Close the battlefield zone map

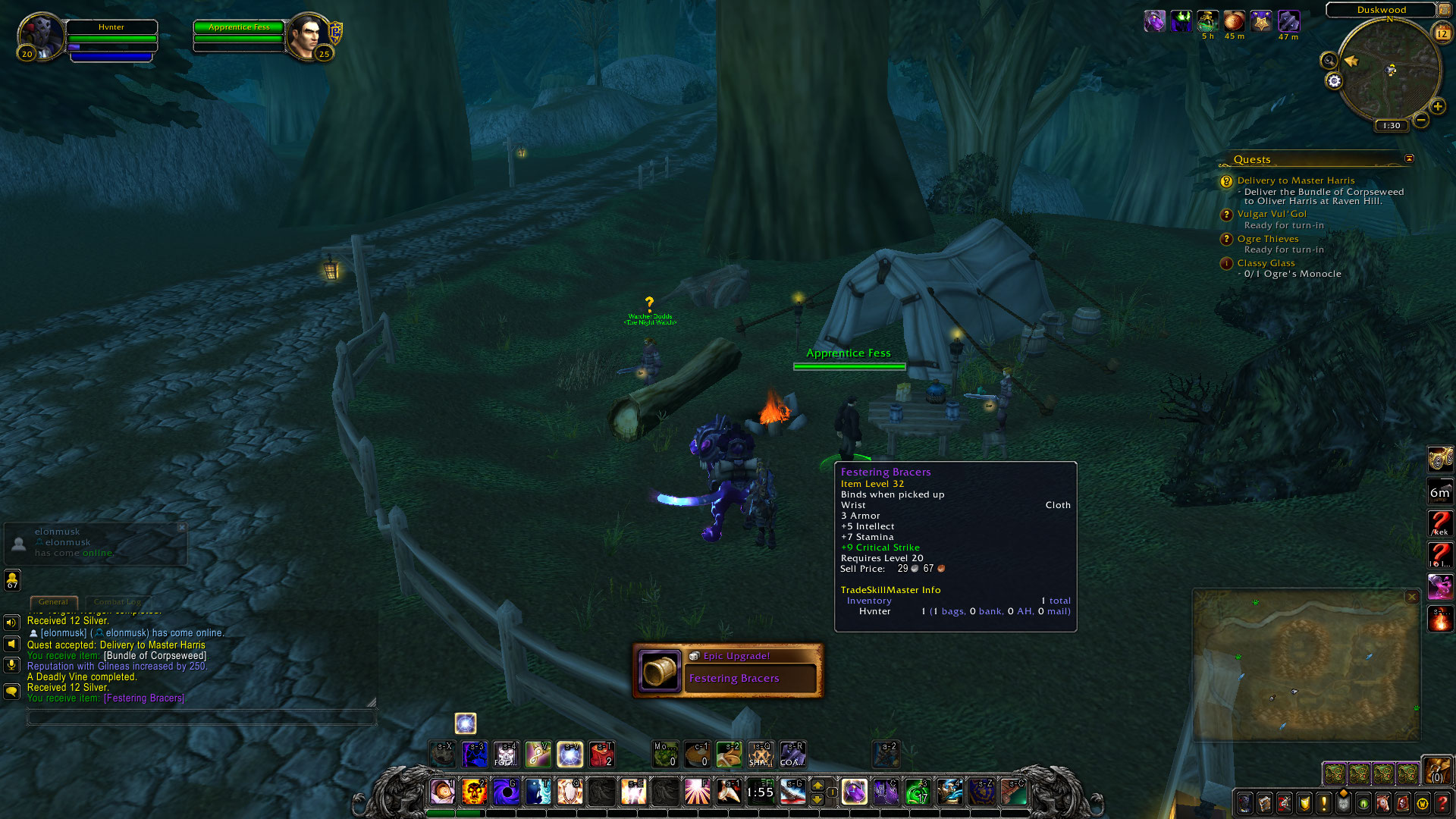coord(1412,598)
